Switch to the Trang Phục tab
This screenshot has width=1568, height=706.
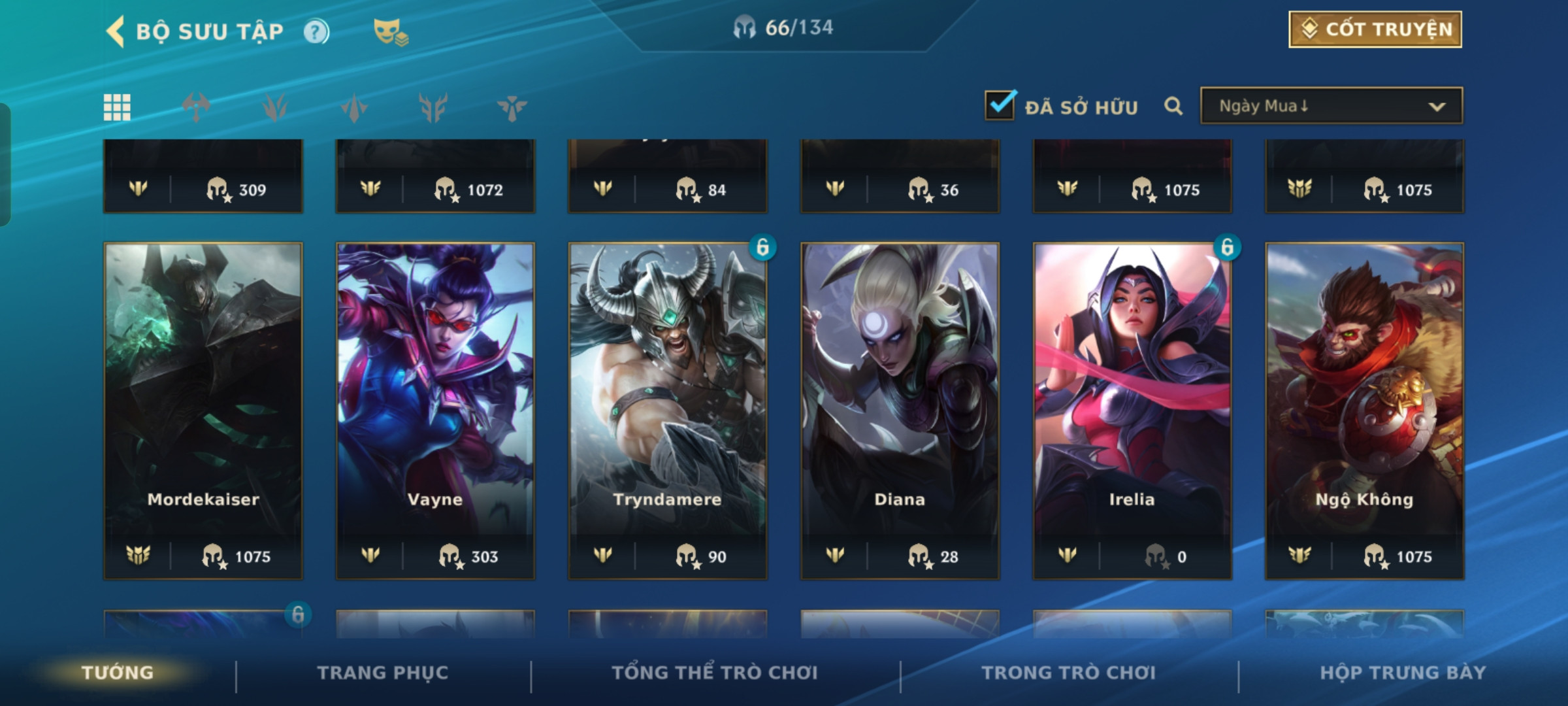(383, 673)
